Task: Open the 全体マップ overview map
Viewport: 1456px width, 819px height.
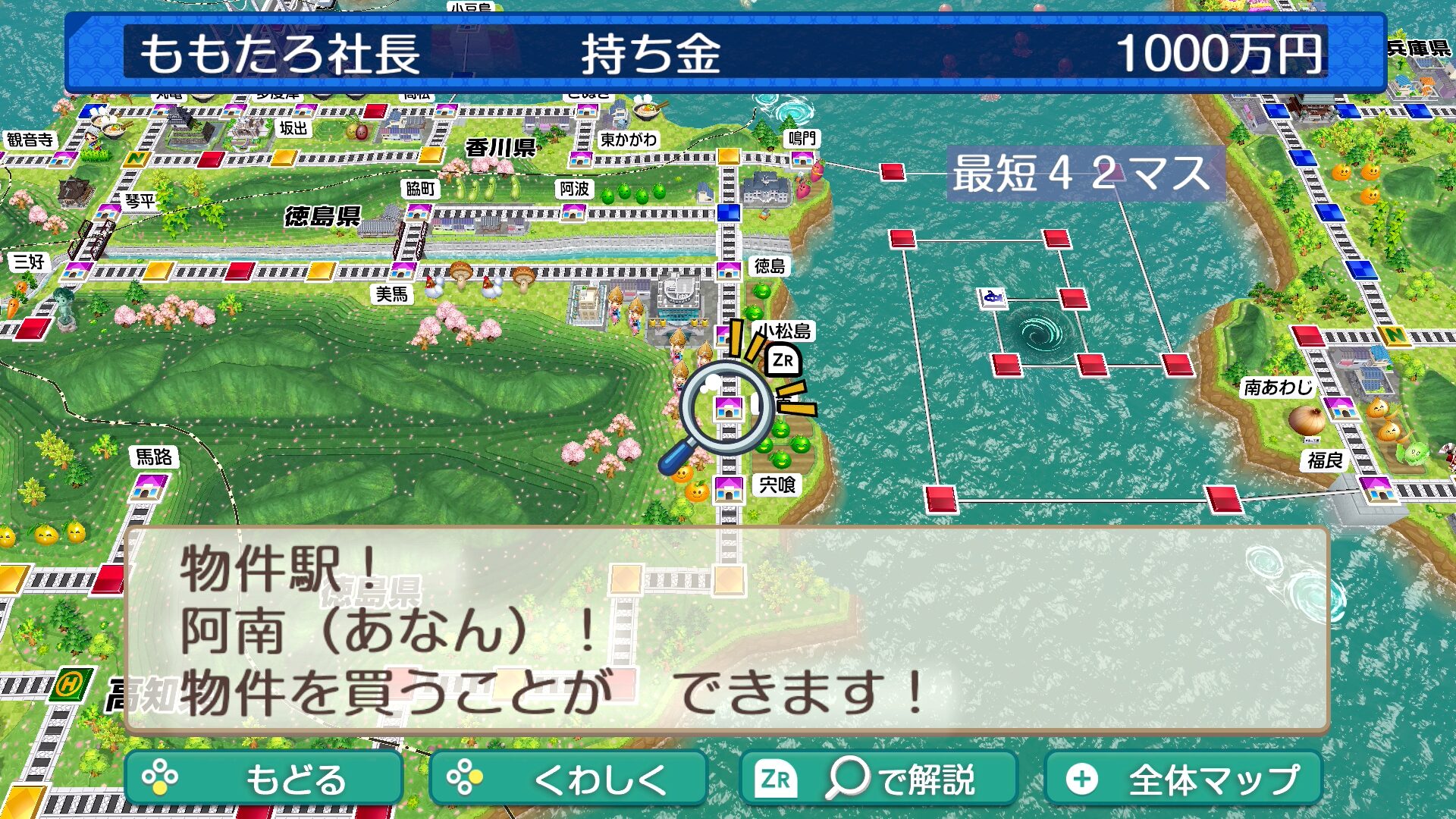Action: coord(1183,778)
